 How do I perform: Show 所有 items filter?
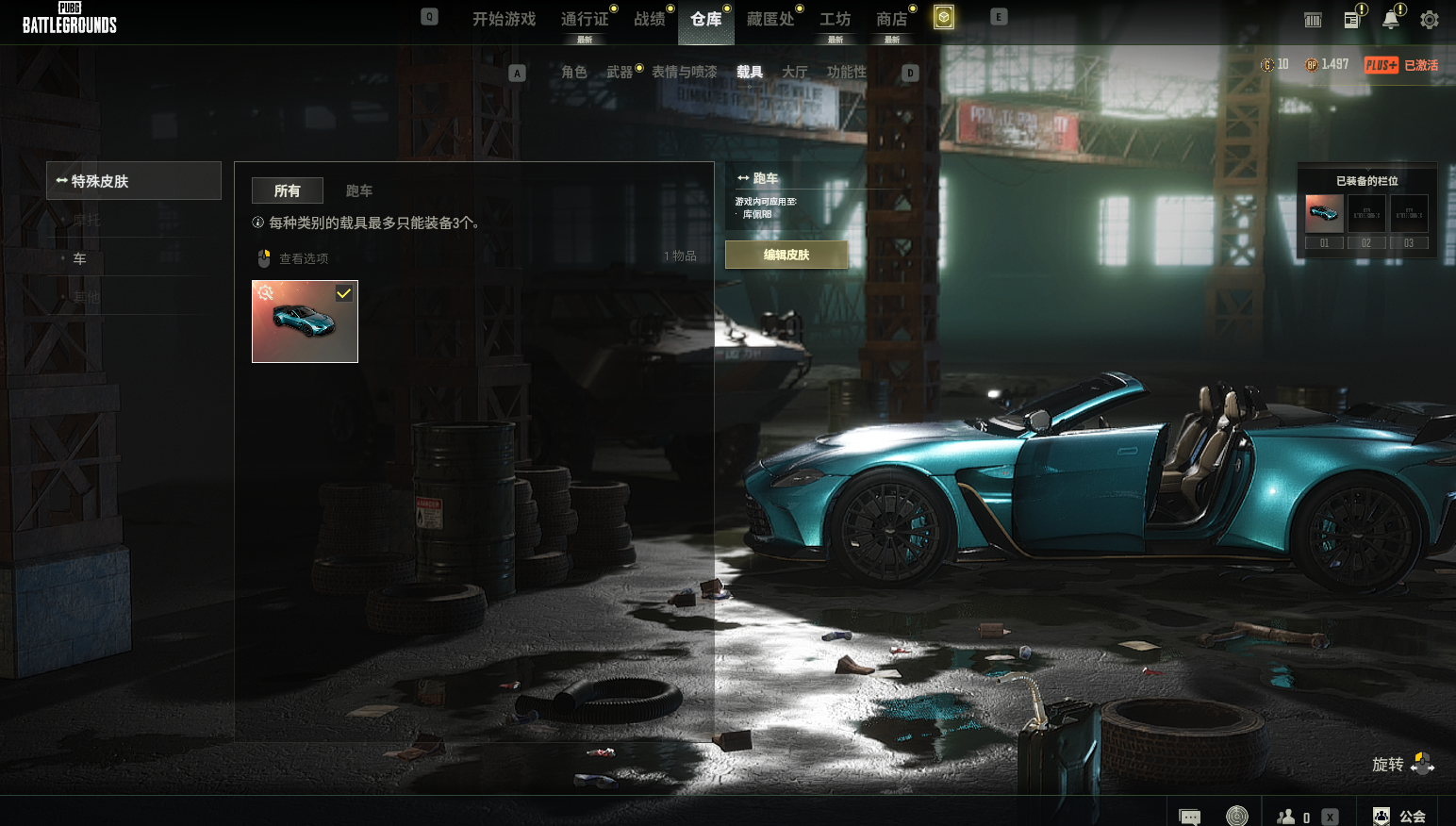click(x=288, y=190)
